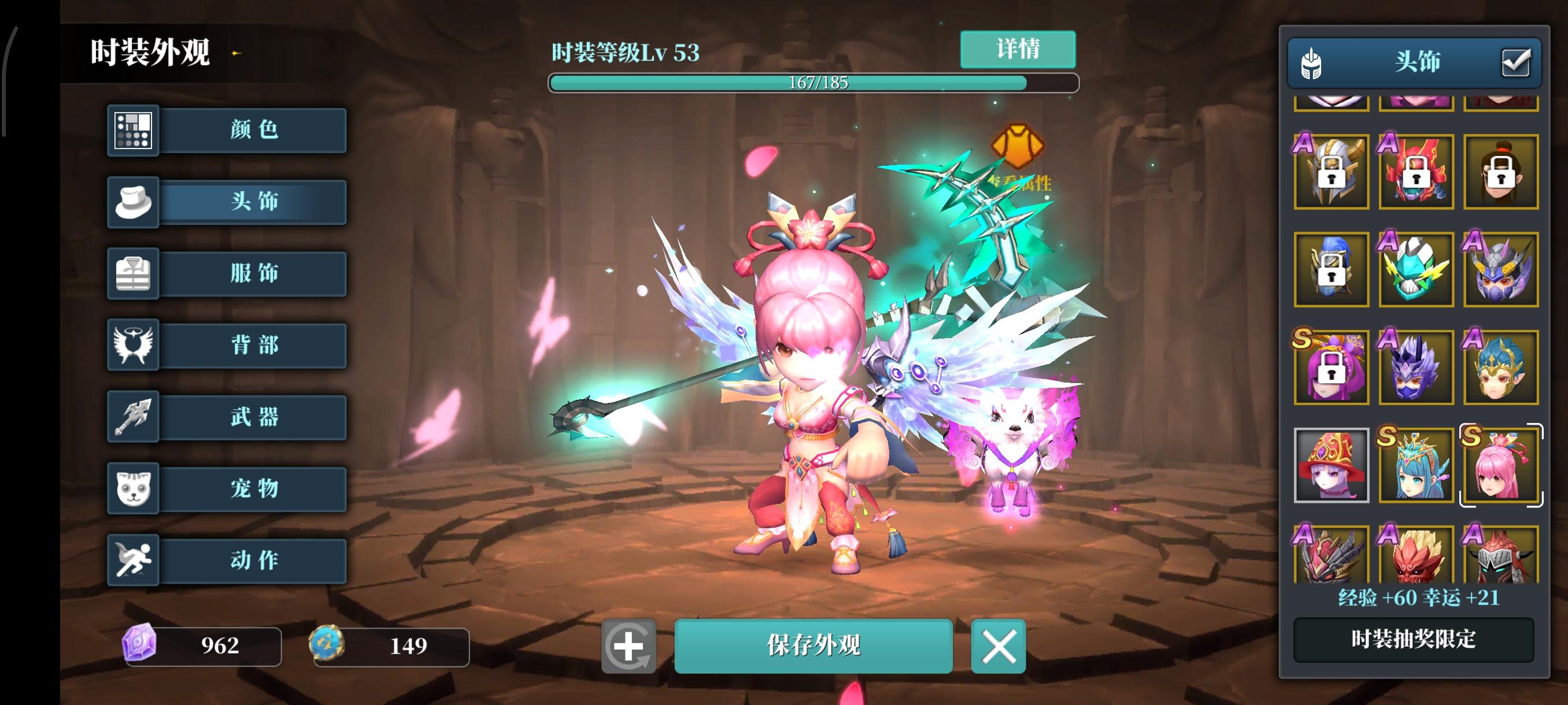Select the axe weapon icon for 武器
The height and width of the screenshot is (705, 1568).
(134, 417)
